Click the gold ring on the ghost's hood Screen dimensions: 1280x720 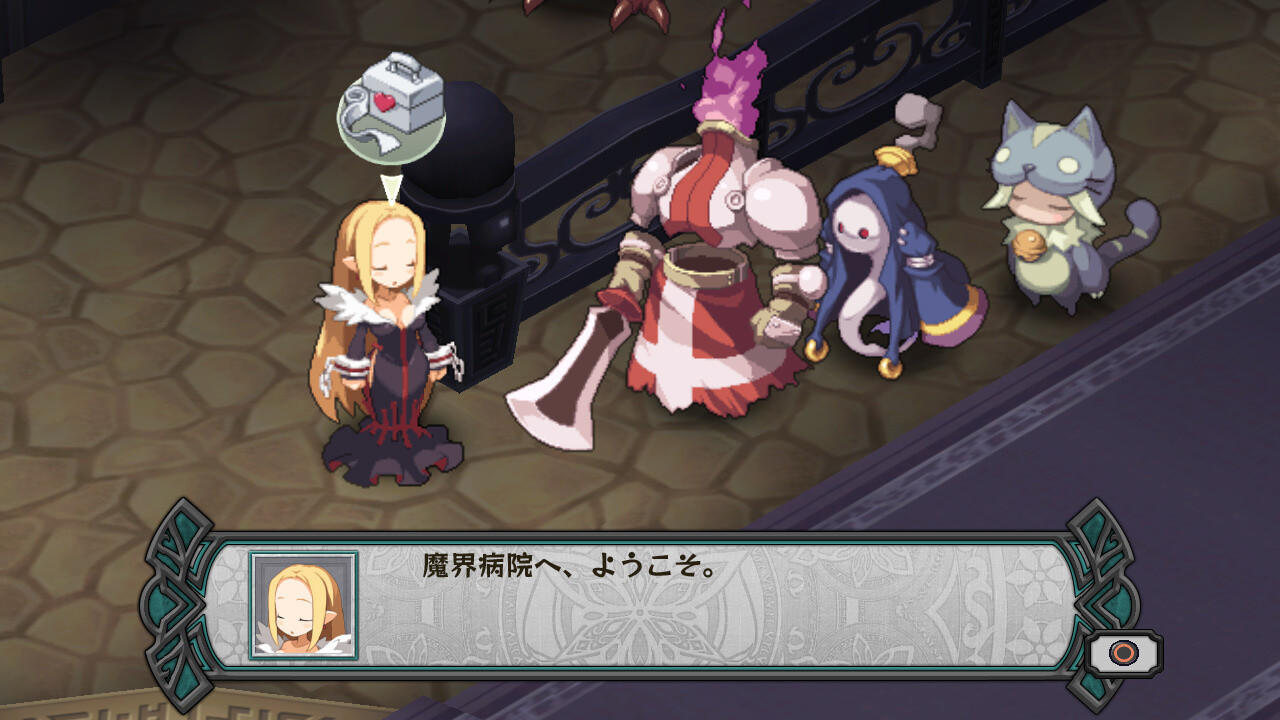893,158
